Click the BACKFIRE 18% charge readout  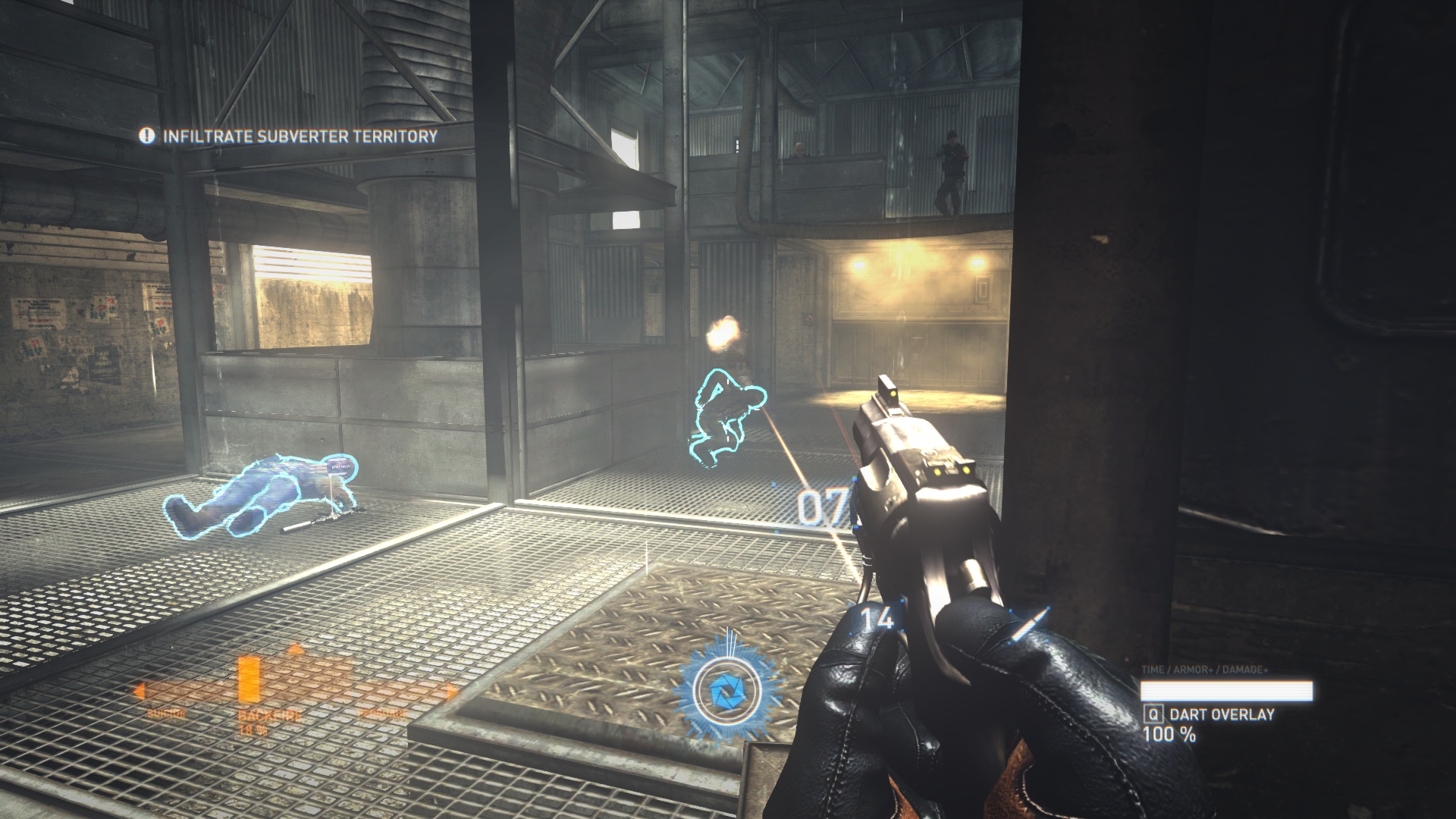(253, 730)
